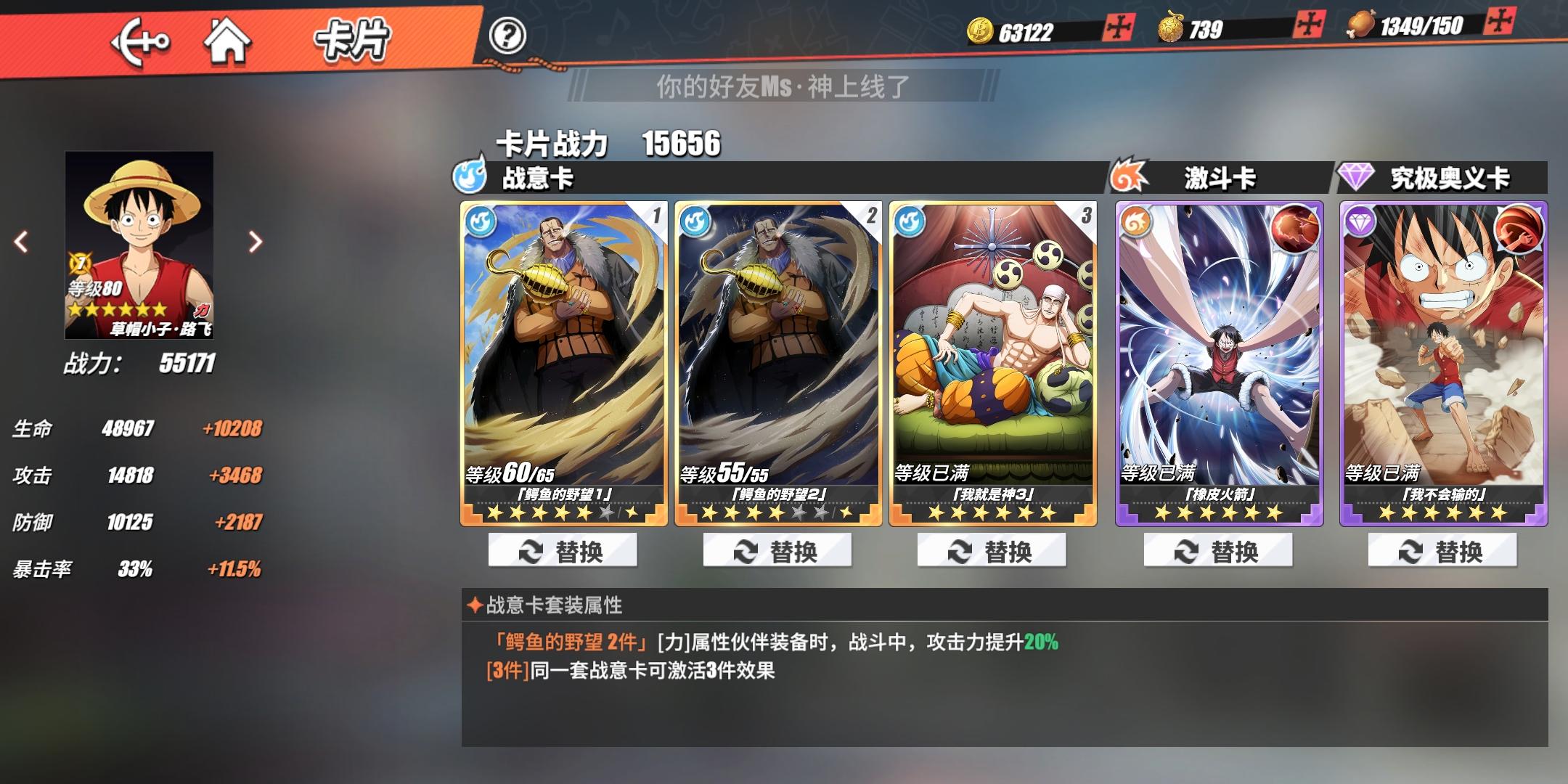Collapse to previous character with left arrow
The width and height of the screenshot is (1568, 784).
[20, 242]
